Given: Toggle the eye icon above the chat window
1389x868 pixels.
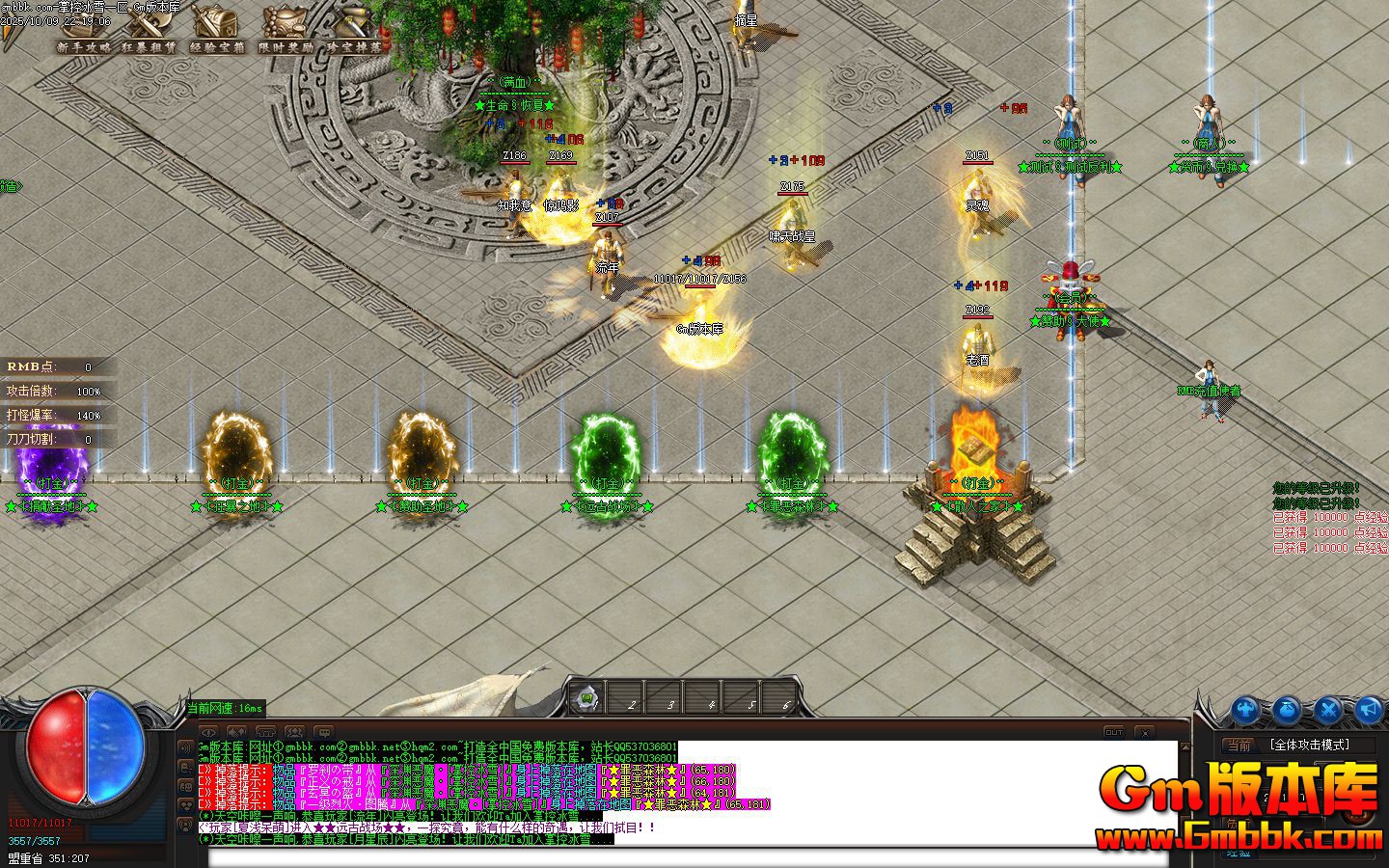Looking at the screenshot, I should [208, 730].
